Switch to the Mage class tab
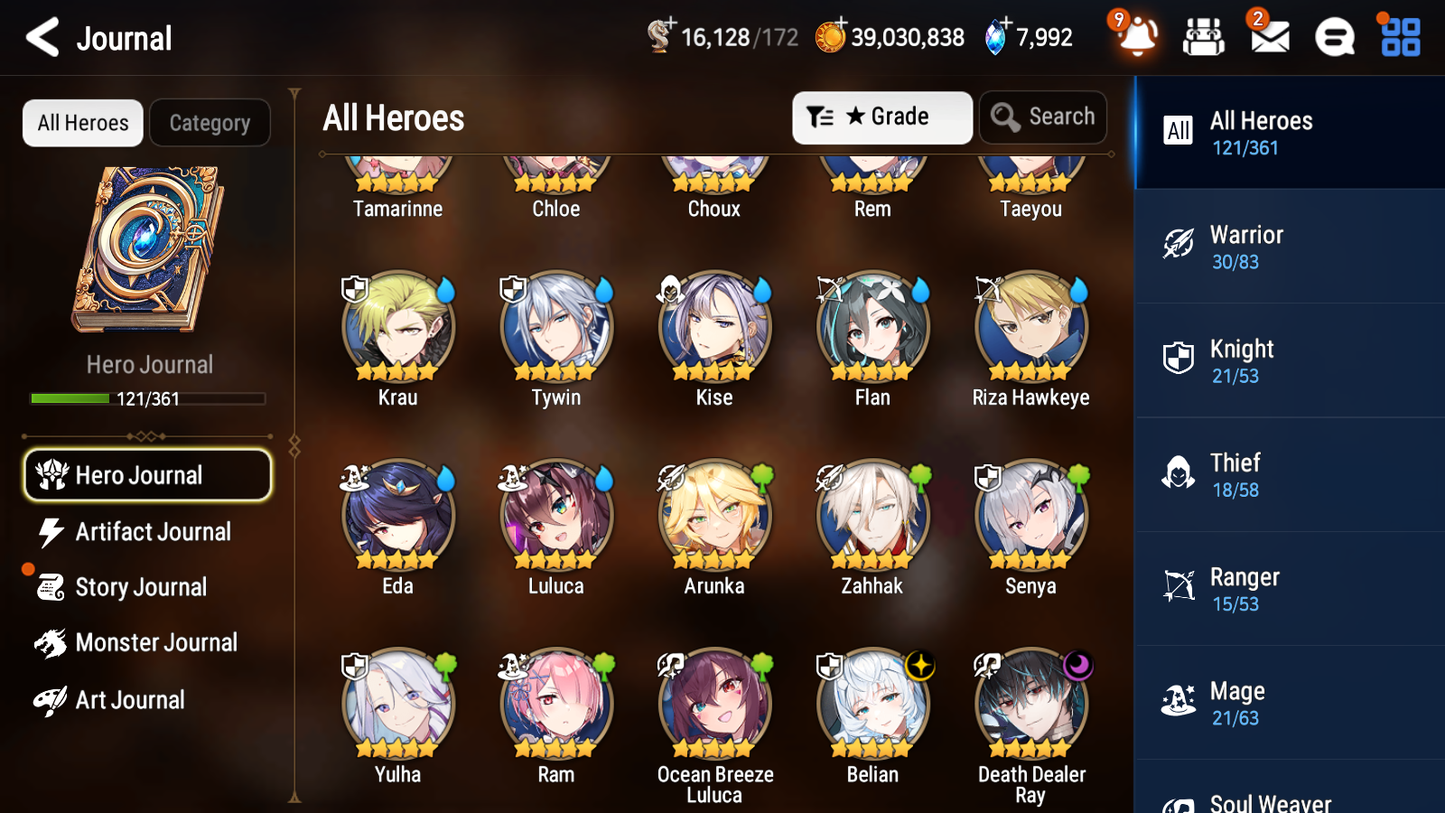The height and width of the screenshot is (813, 1445). pos(1289,702)
